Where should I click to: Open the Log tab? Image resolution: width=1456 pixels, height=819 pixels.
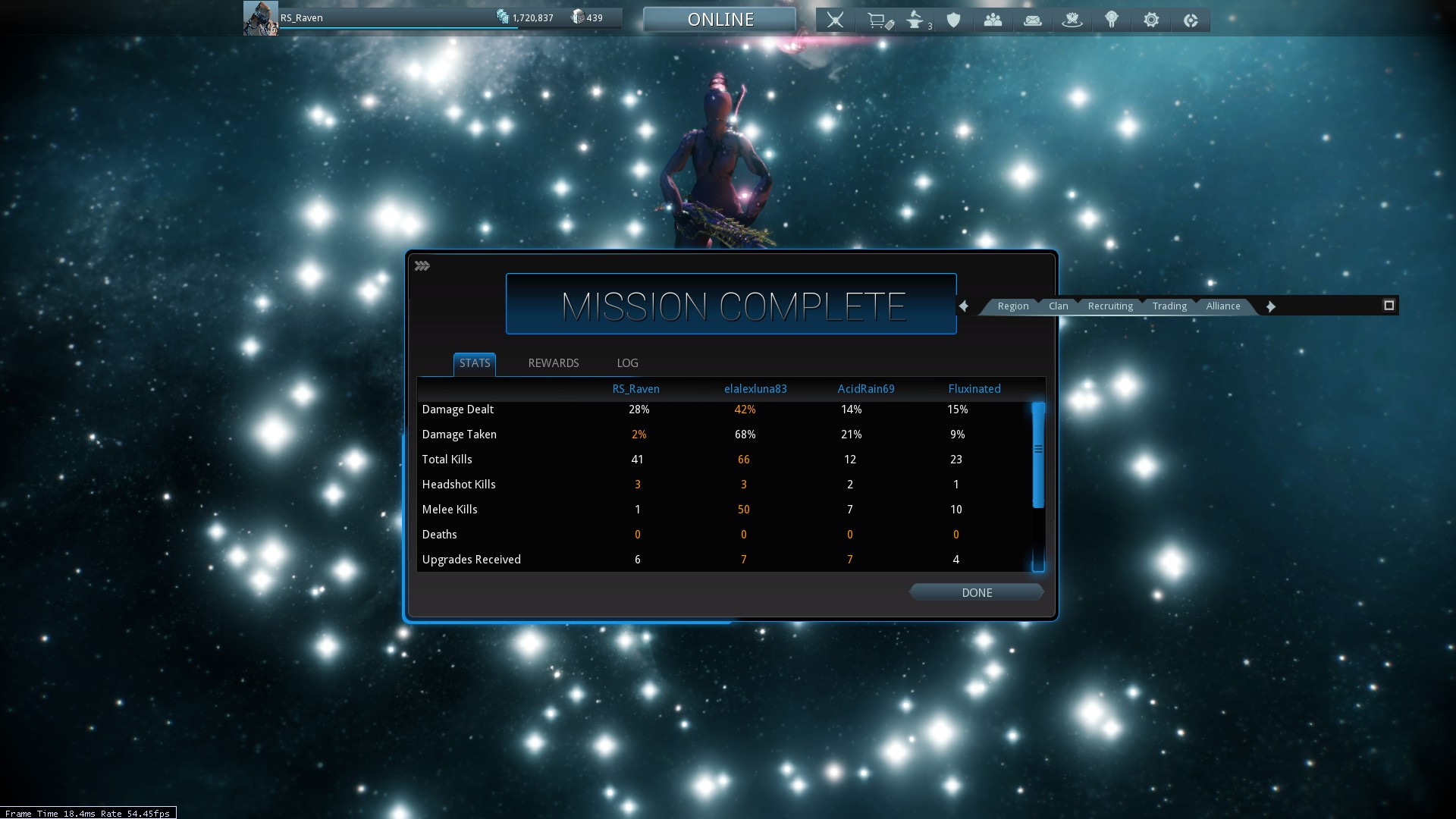pyautogui.click(x=627, y=363)
